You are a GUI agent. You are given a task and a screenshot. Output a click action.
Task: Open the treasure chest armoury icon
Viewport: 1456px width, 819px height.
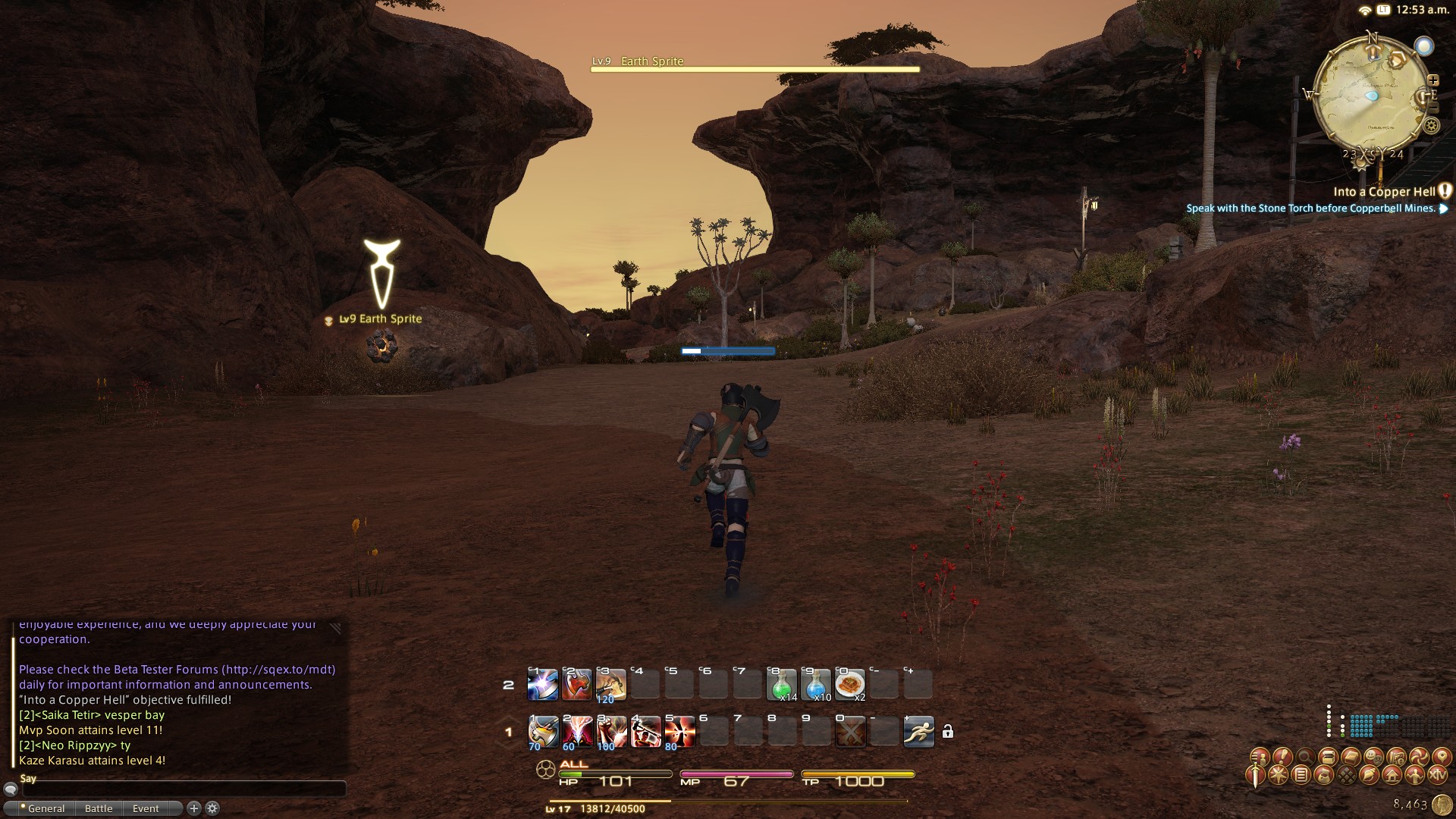(x=1328, y=756)
